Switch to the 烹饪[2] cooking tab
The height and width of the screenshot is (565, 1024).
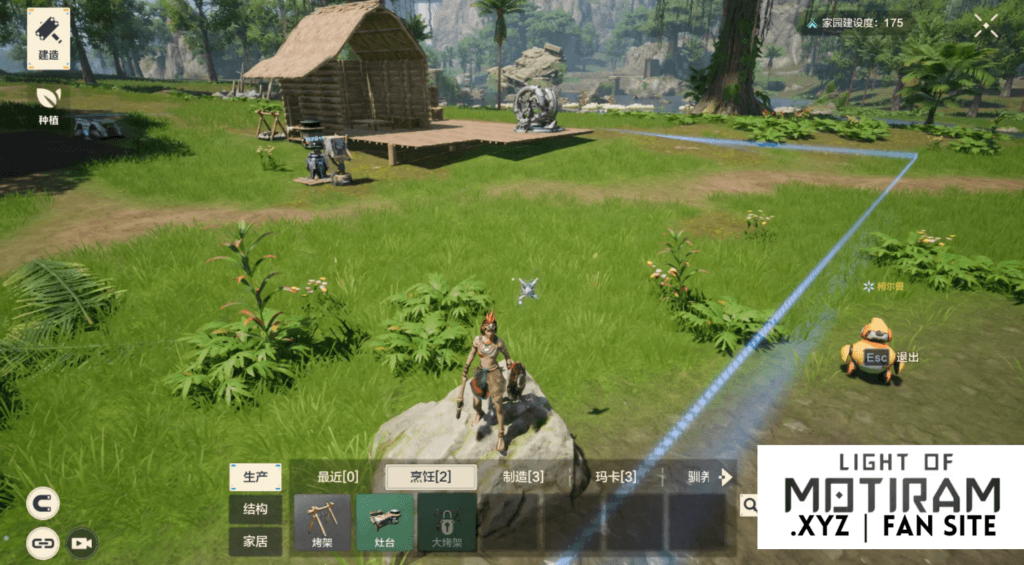(431, 477)
